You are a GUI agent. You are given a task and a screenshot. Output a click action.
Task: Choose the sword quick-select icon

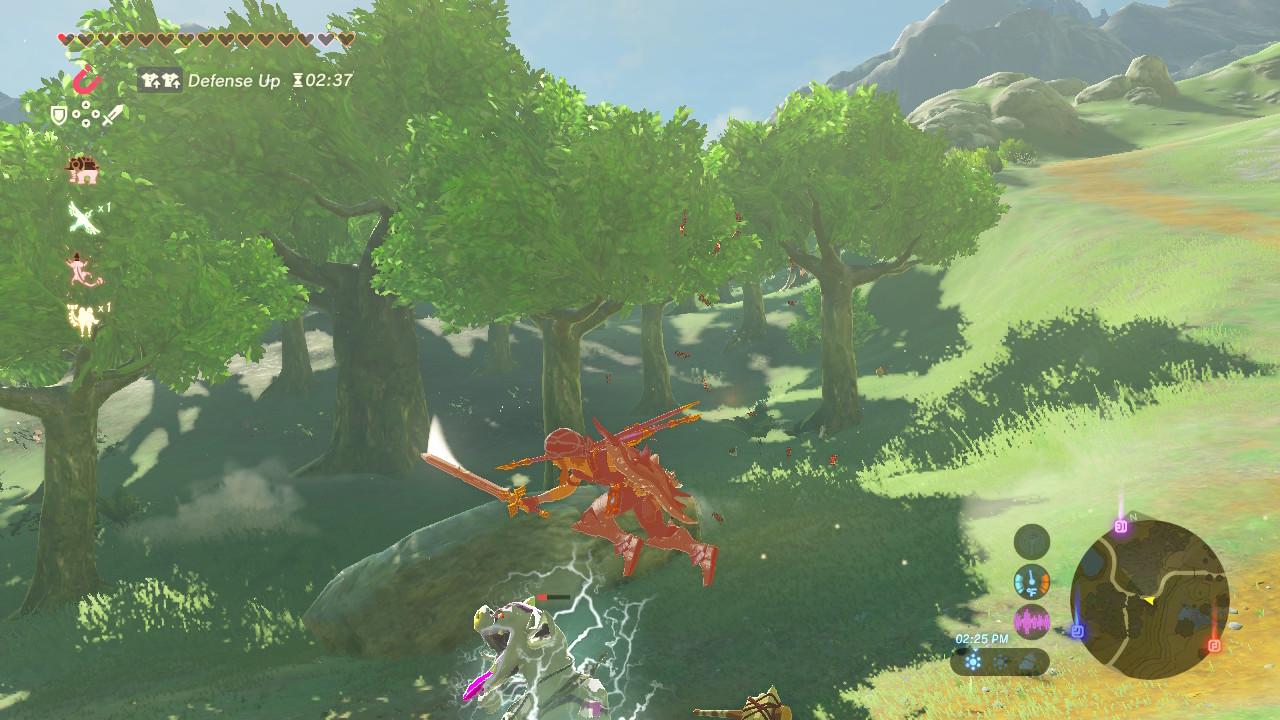pyautogui.click(x=112, y=116)
